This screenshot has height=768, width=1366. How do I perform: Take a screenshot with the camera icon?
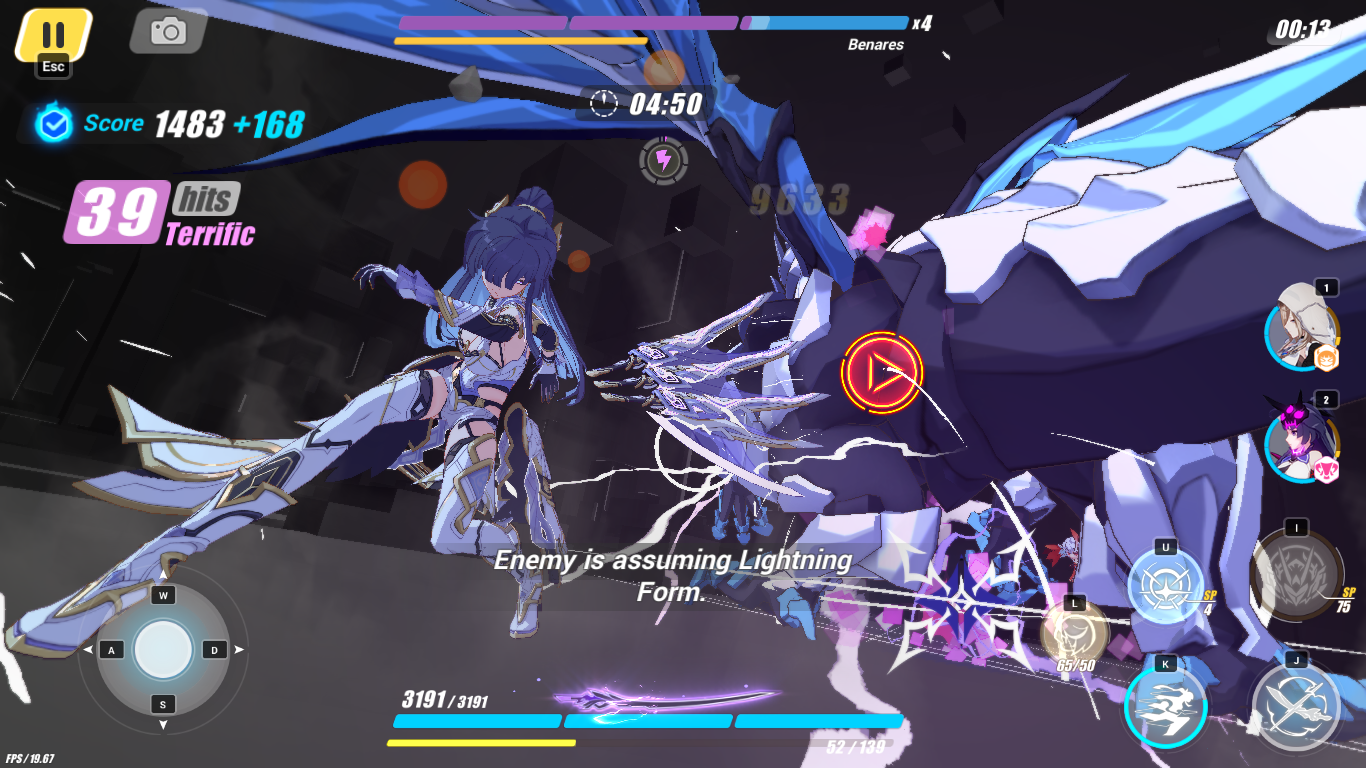click(168, 31)
